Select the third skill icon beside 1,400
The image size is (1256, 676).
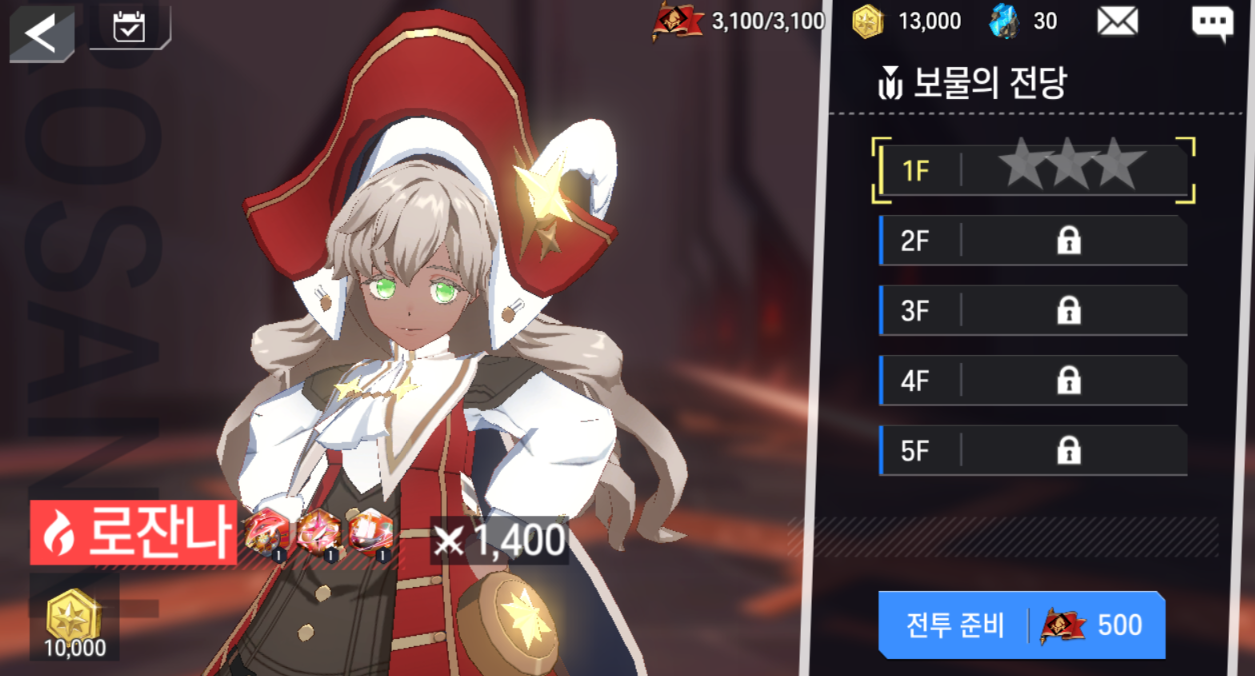pos(371,531)
